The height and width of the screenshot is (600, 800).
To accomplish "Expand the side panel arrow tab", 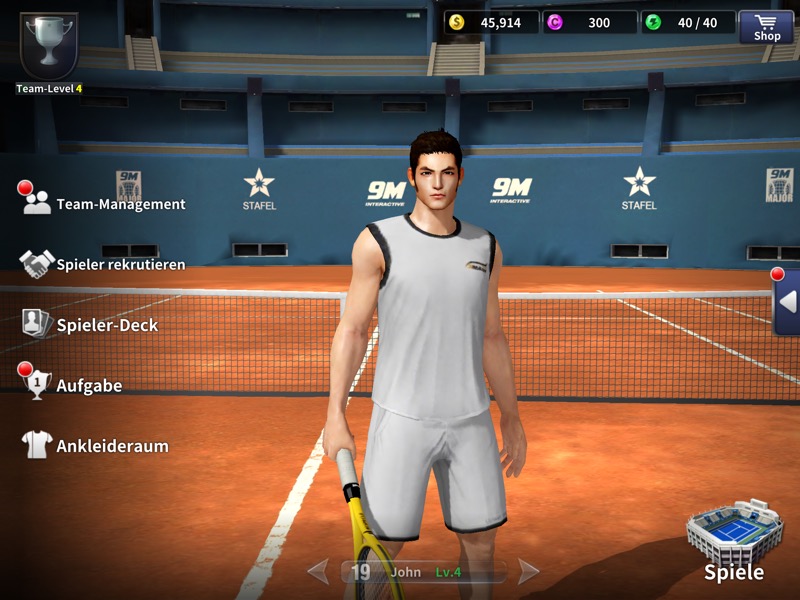I will coord(787,301).
